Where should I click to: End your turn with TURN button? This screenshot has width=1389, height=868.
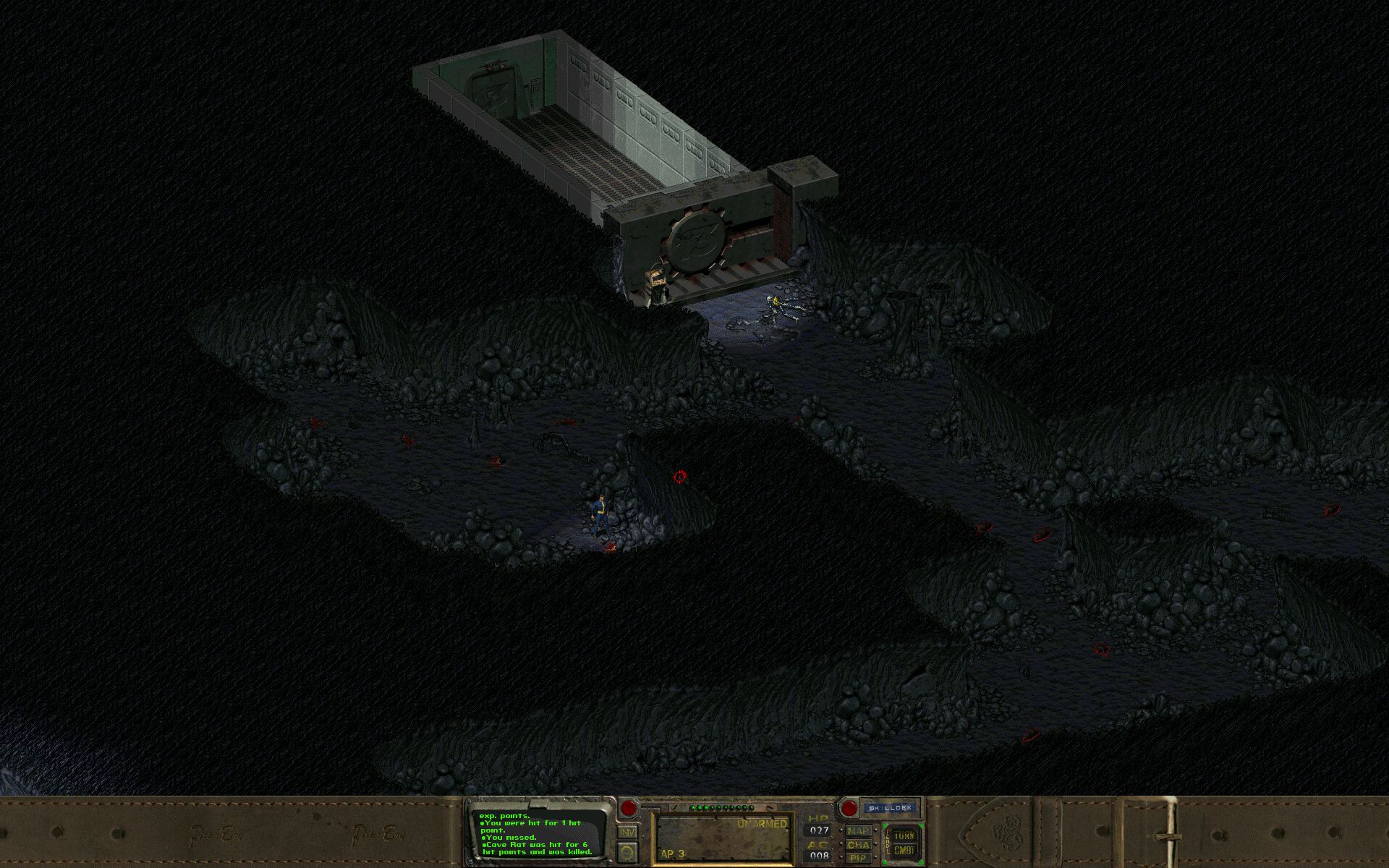pos(904,835)
